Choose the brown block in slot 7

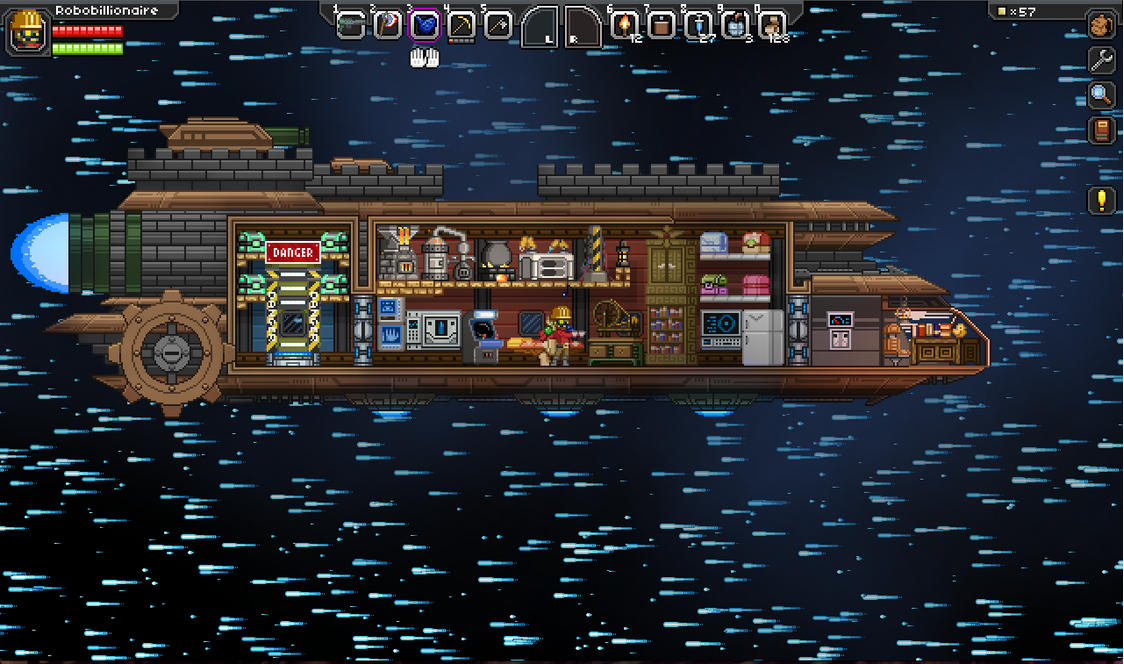661,25
